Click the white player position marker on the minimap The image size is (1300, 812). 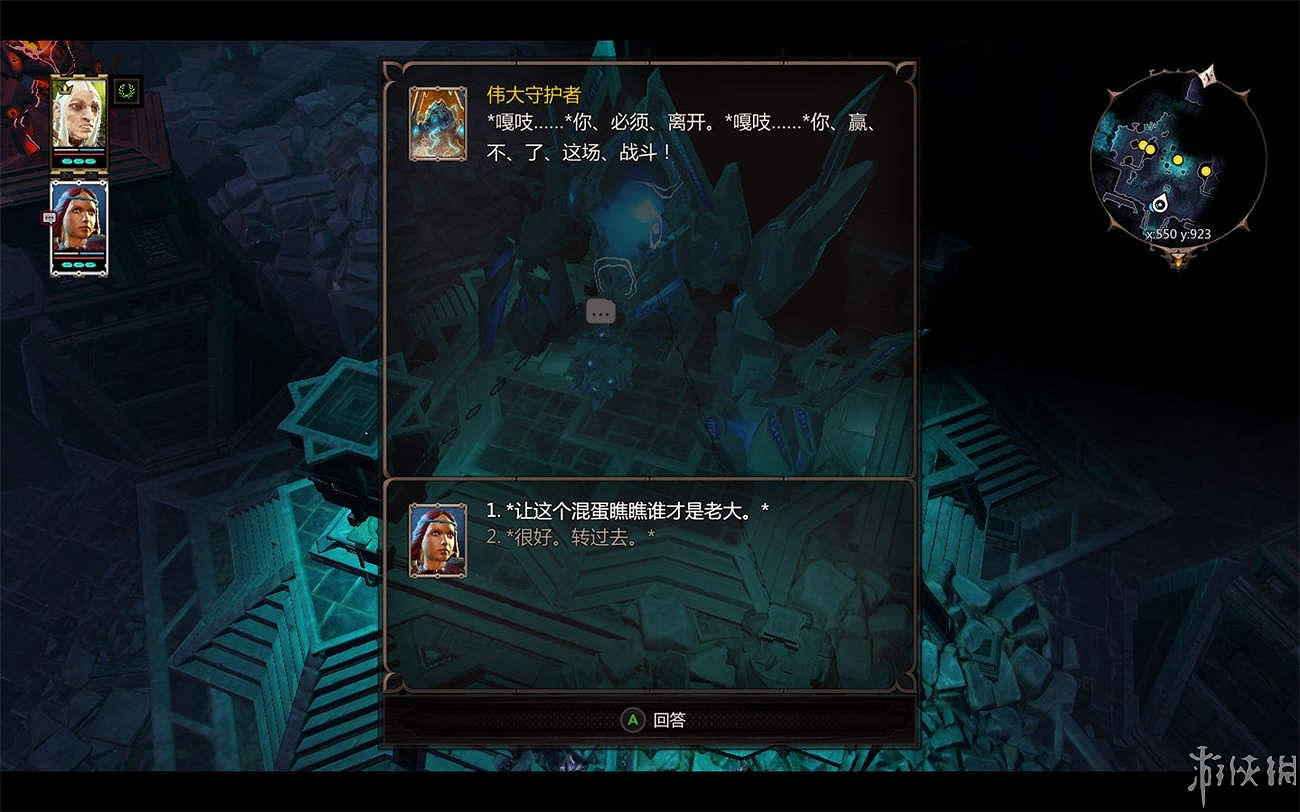[1160, 204]
